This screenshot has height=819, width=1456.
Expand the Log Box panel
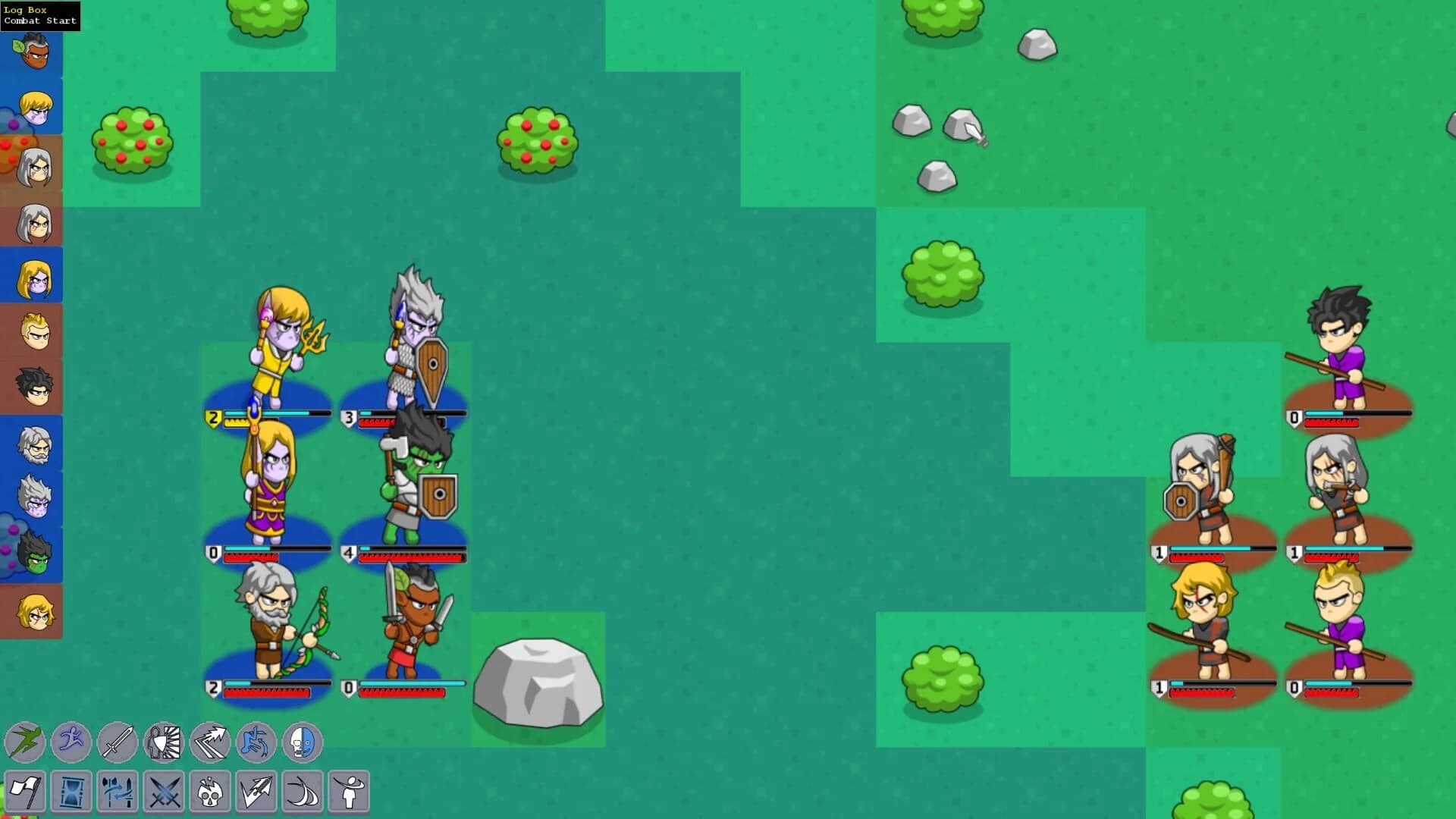[x=23, y=8]
